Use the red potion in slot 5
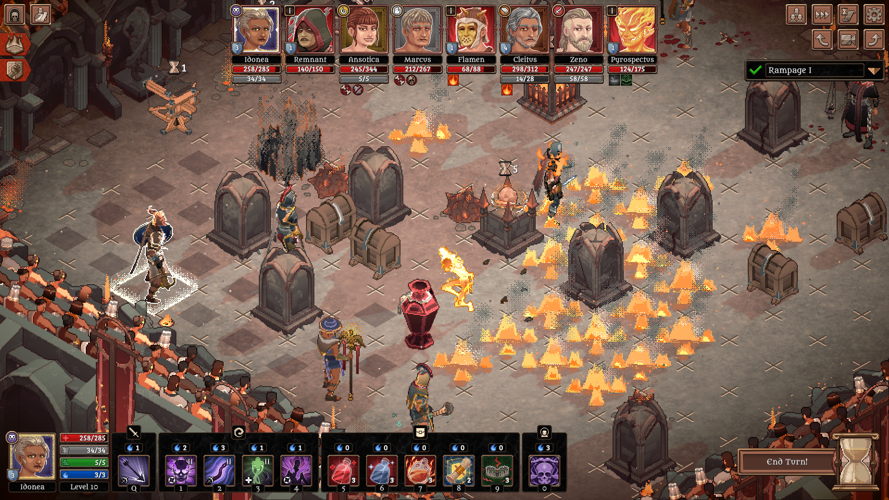This screenshot has width=889, height=500. 344,469
